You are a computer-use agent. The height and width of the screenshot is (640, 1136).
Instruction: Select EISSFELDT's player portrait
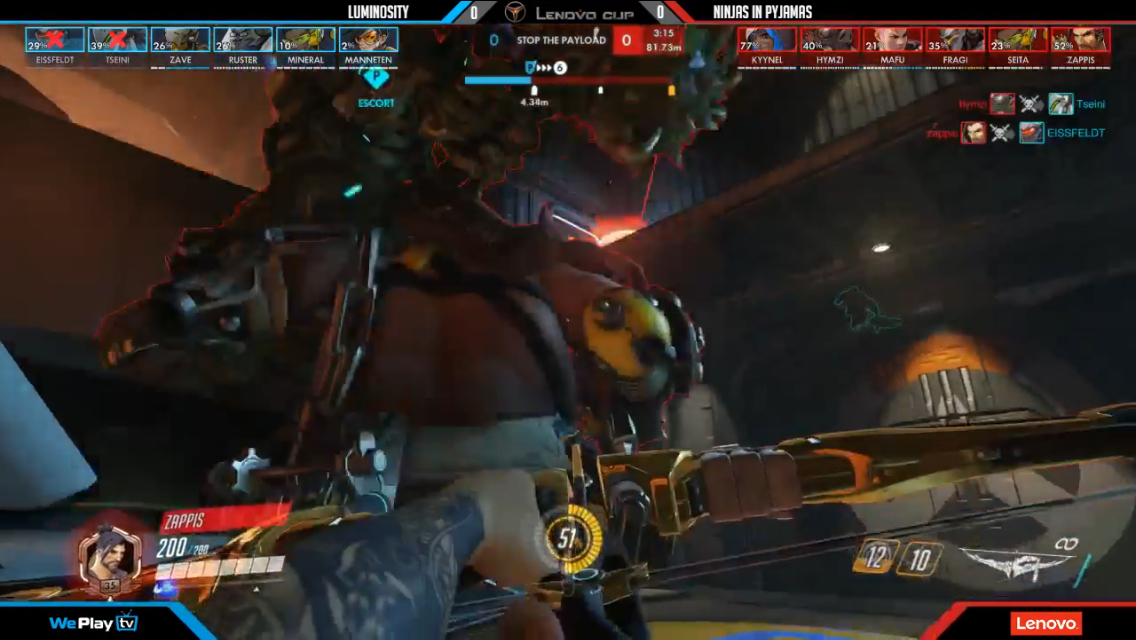(55, 40)
